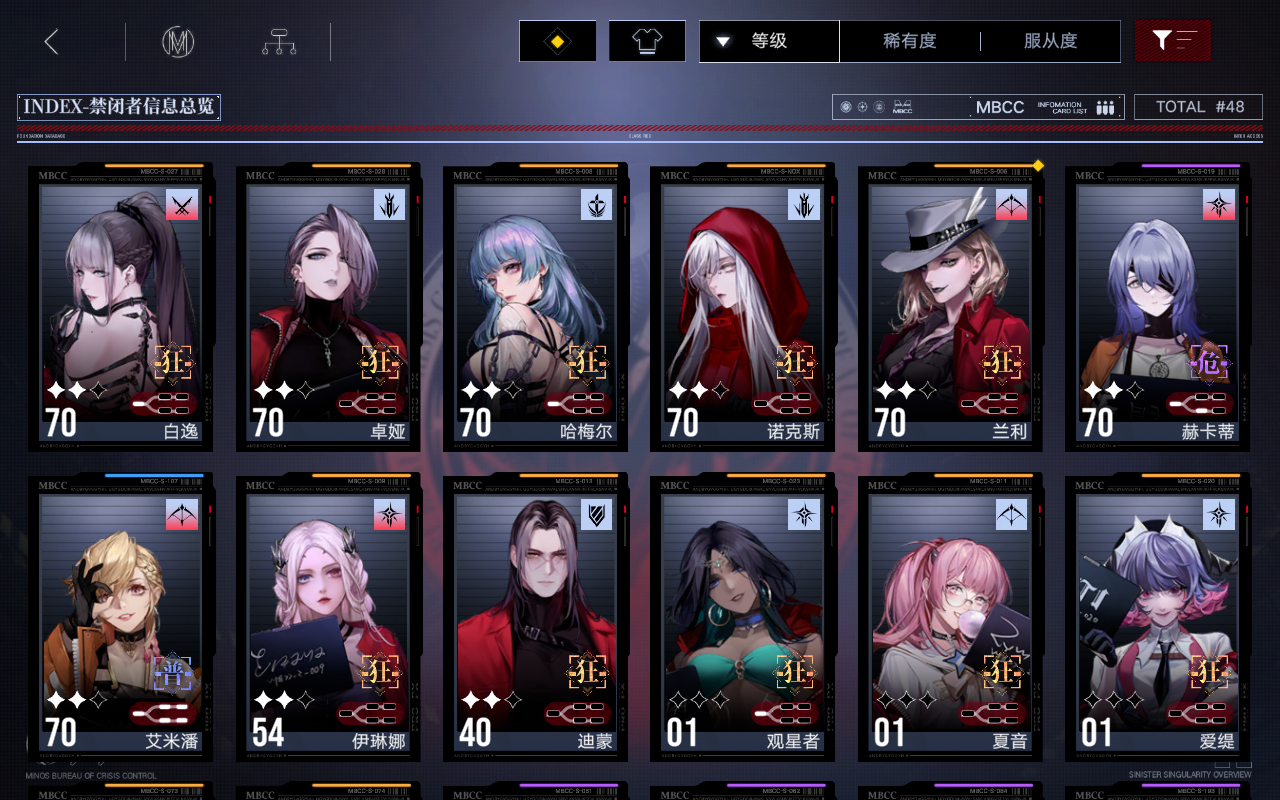Toggle the 普 badge on 艾米潘's card
The width and height of the screenshot is (1280, 800).
173,674
